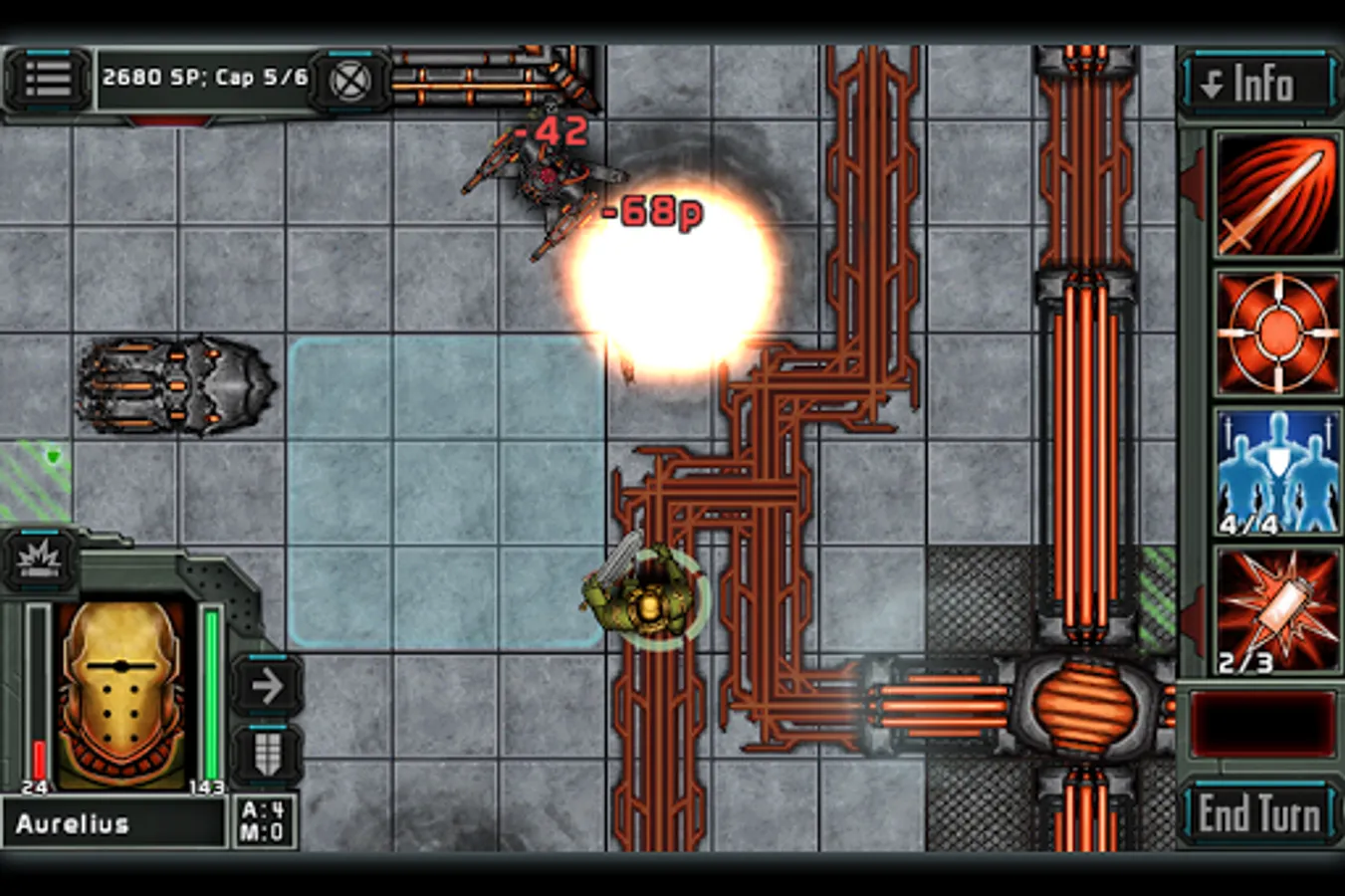Open the Info panel
Image resolution: width=1345 pixels, height=896 pixels.
pyautogui.click(x=1258, y=84)
